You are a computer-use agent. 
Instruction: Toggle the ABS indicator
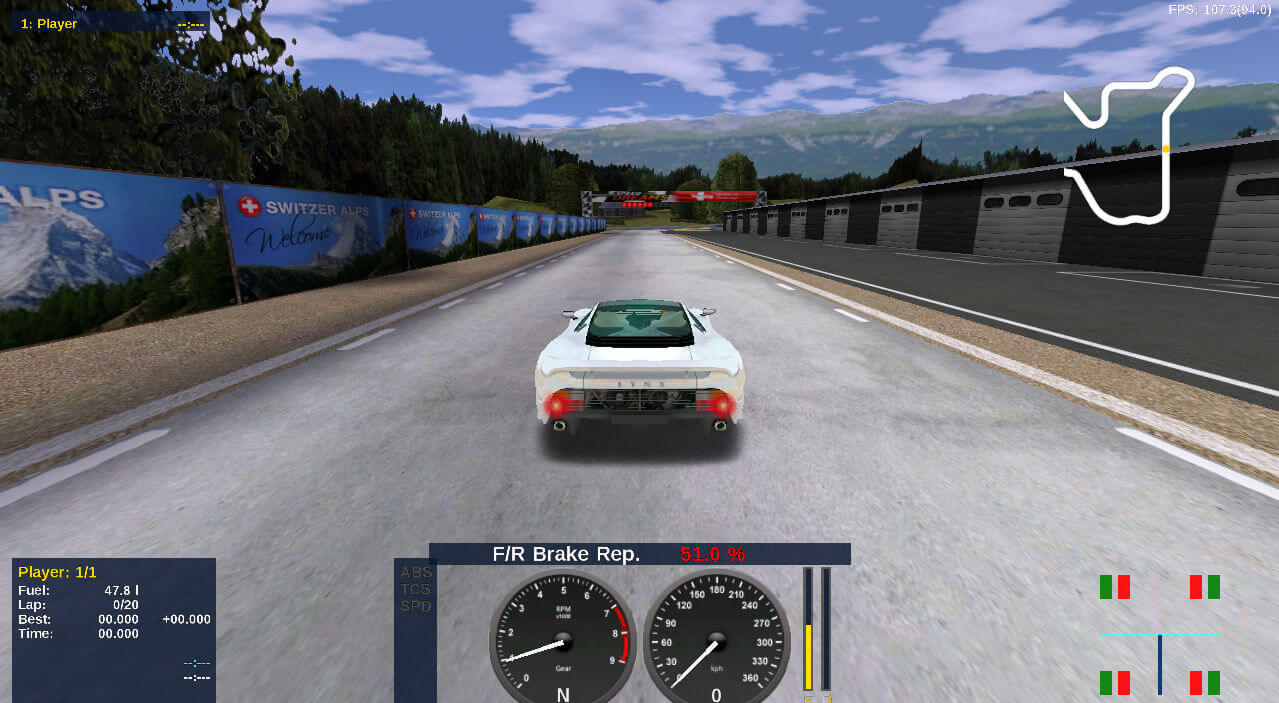[x=415, y=573]
